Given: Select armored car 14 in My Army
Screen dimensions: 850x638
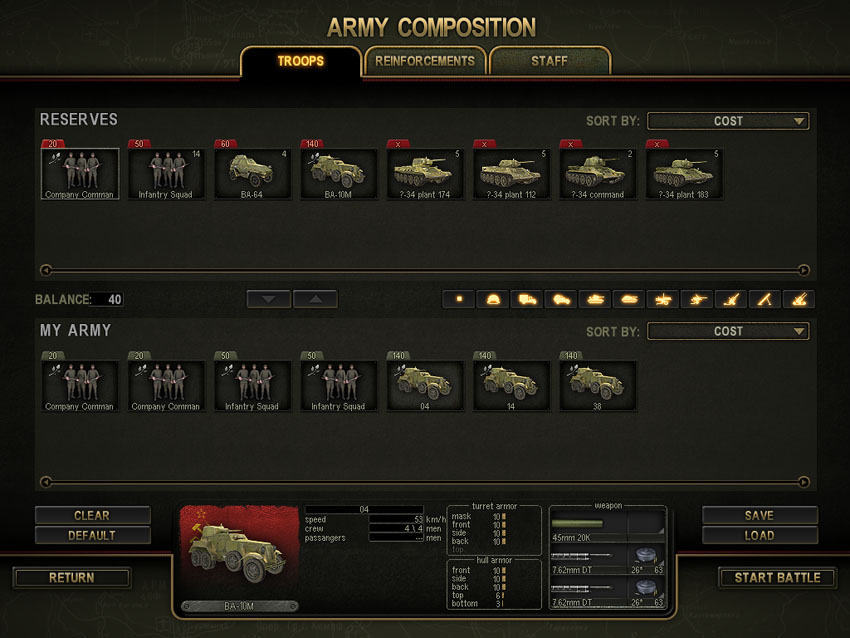Looking at the screenshot, I should [511, 386].
